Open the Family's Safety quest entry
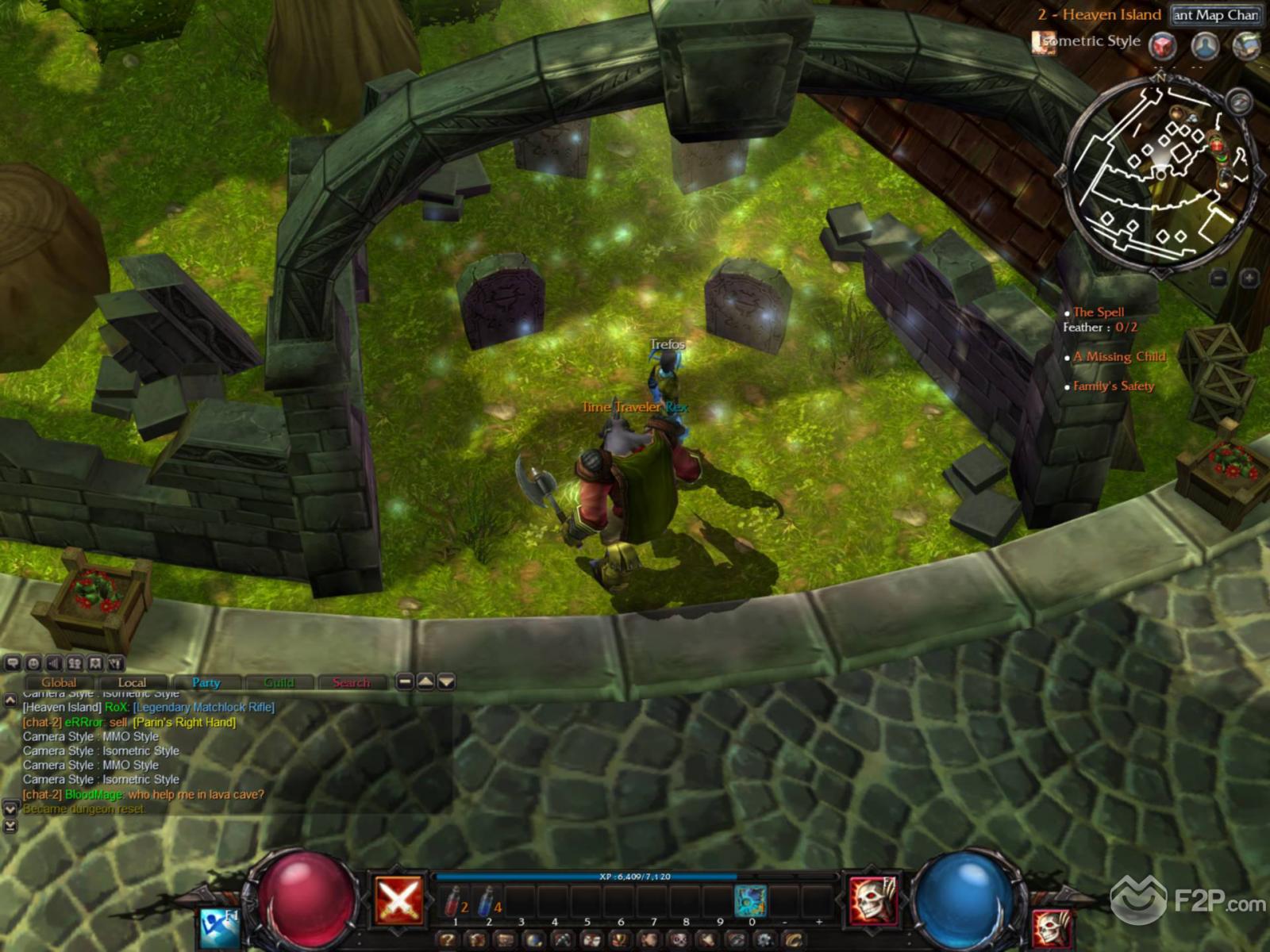 tap(1114, 386)
